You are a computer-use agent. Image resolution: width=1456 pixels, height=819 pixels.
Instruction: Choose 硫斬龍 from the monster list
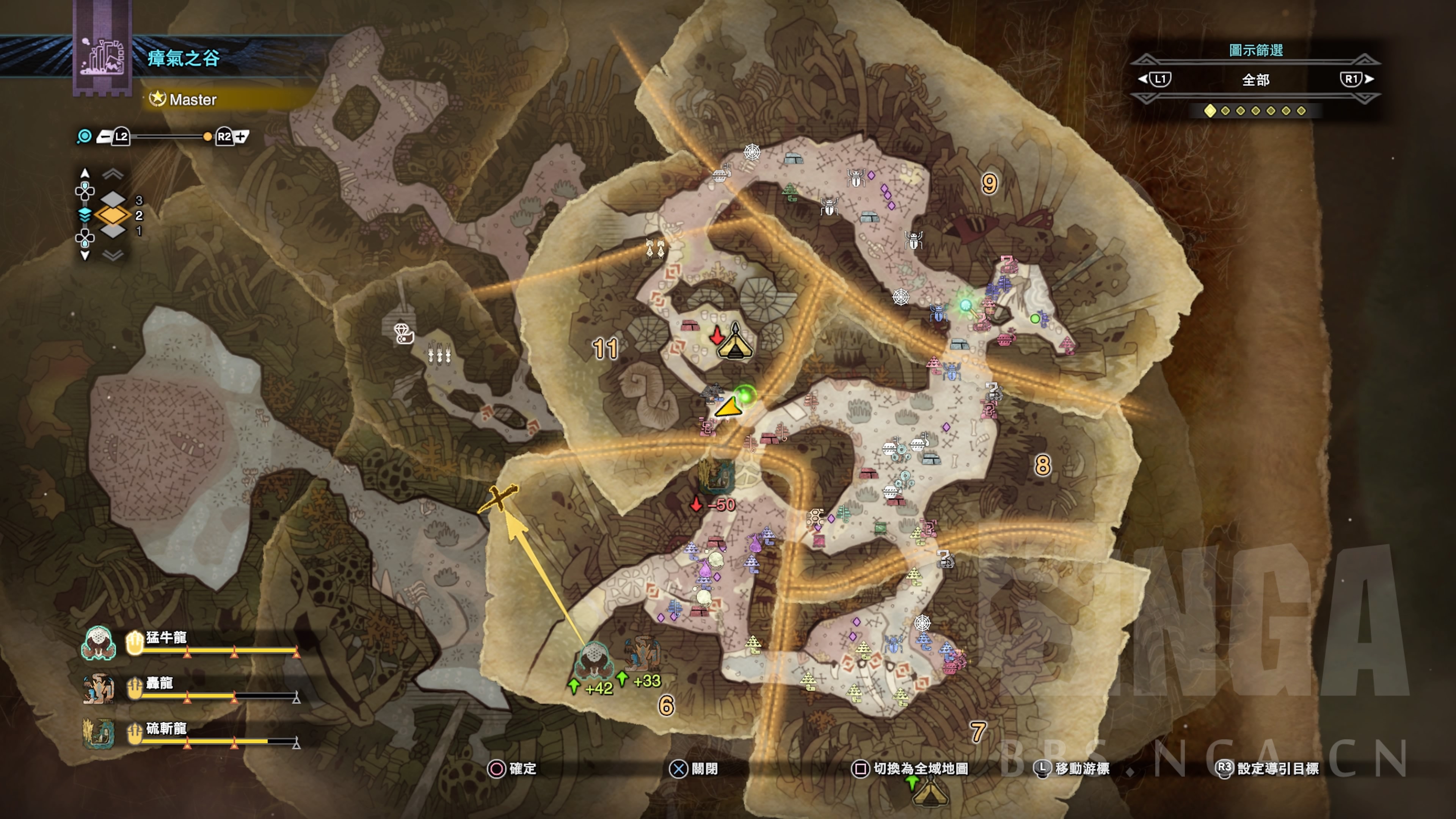pos(166,728)
